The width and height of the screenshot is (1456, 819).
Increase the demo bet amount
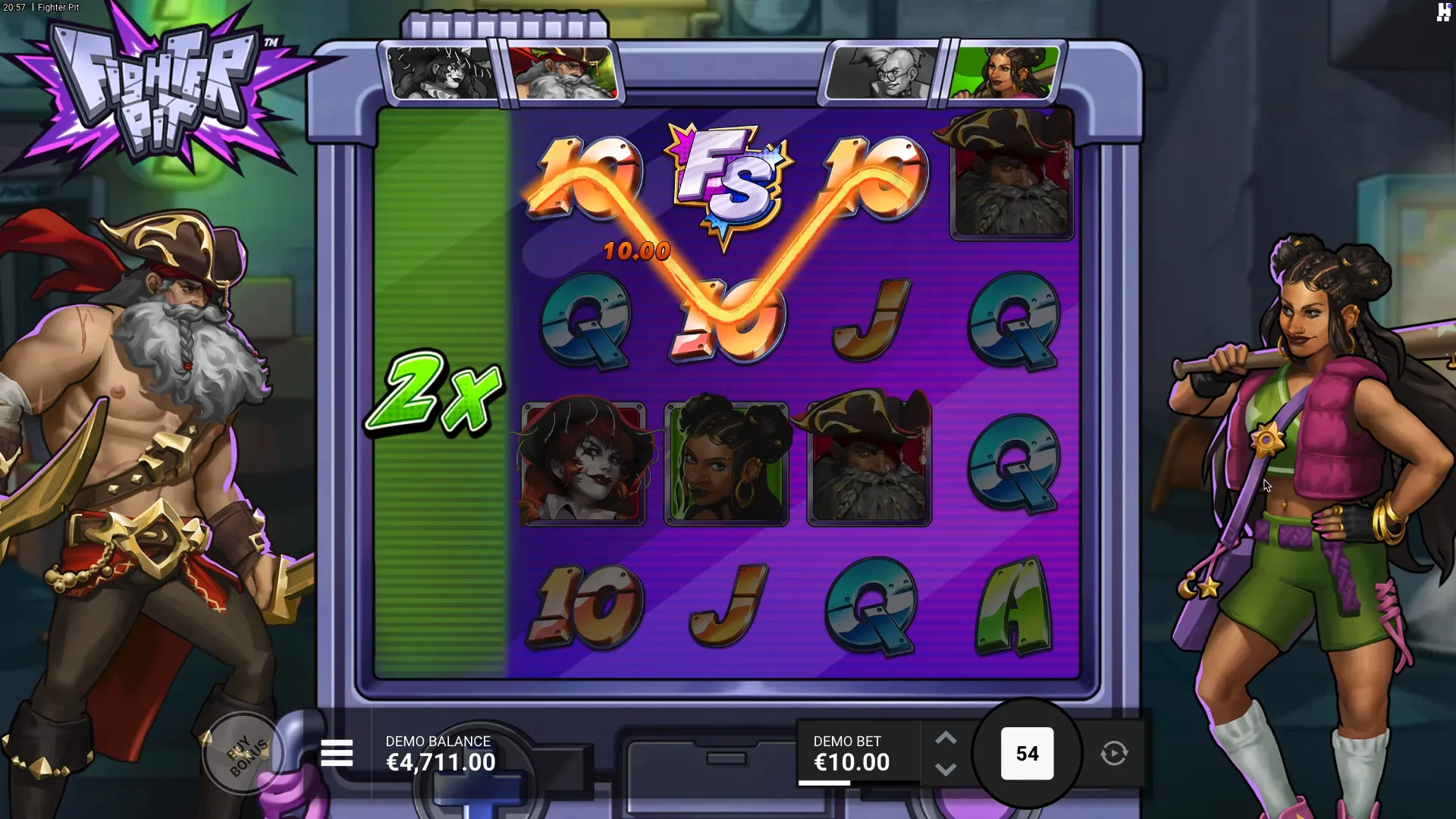pos(946,738)
